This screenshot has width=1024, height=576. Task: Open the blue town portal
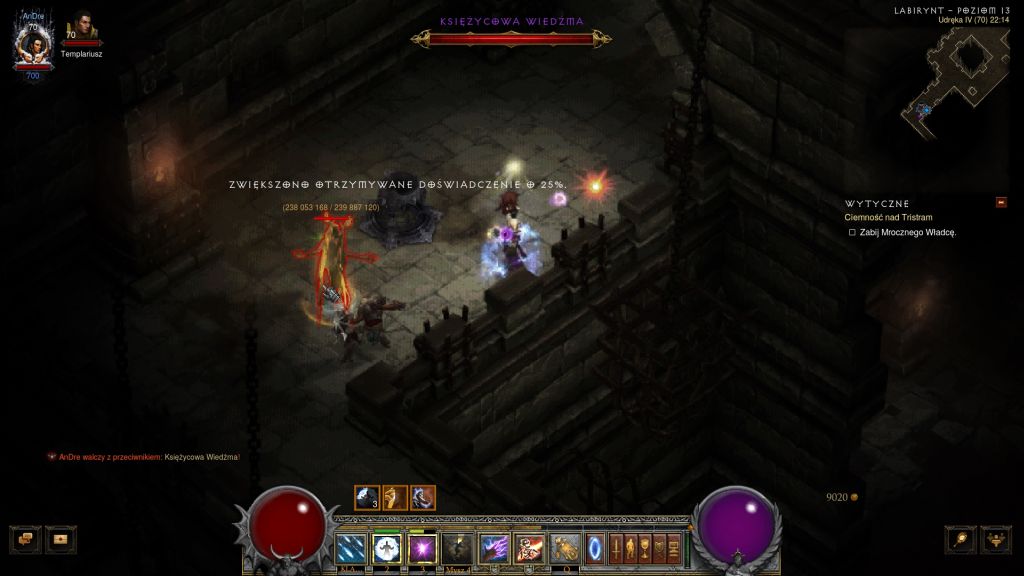tap(596, 548)
